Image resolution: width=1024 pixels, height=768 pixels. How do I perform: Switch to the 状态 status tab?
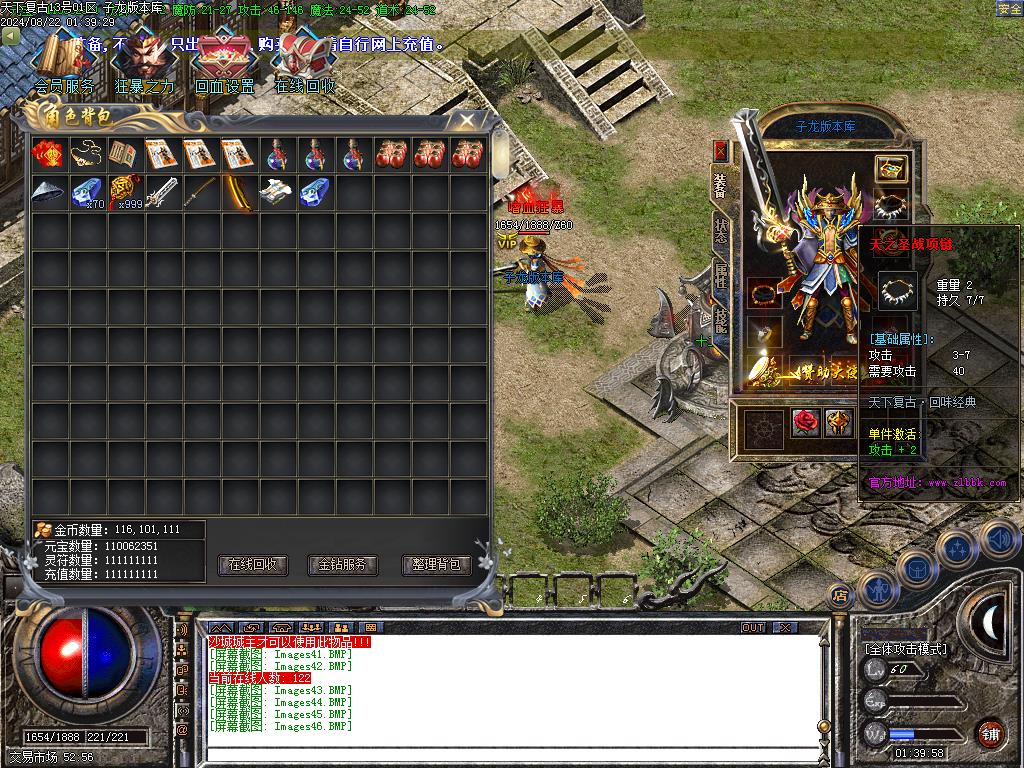click(x=720, y=228)
